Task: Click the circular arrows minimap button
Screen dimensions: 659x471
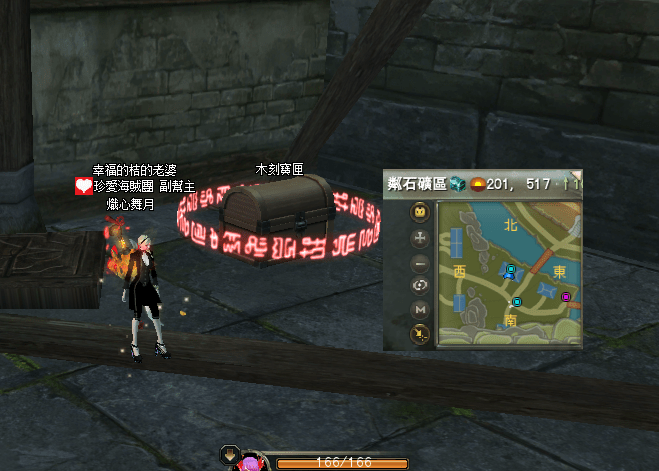Action: click(x=421, y=286)
